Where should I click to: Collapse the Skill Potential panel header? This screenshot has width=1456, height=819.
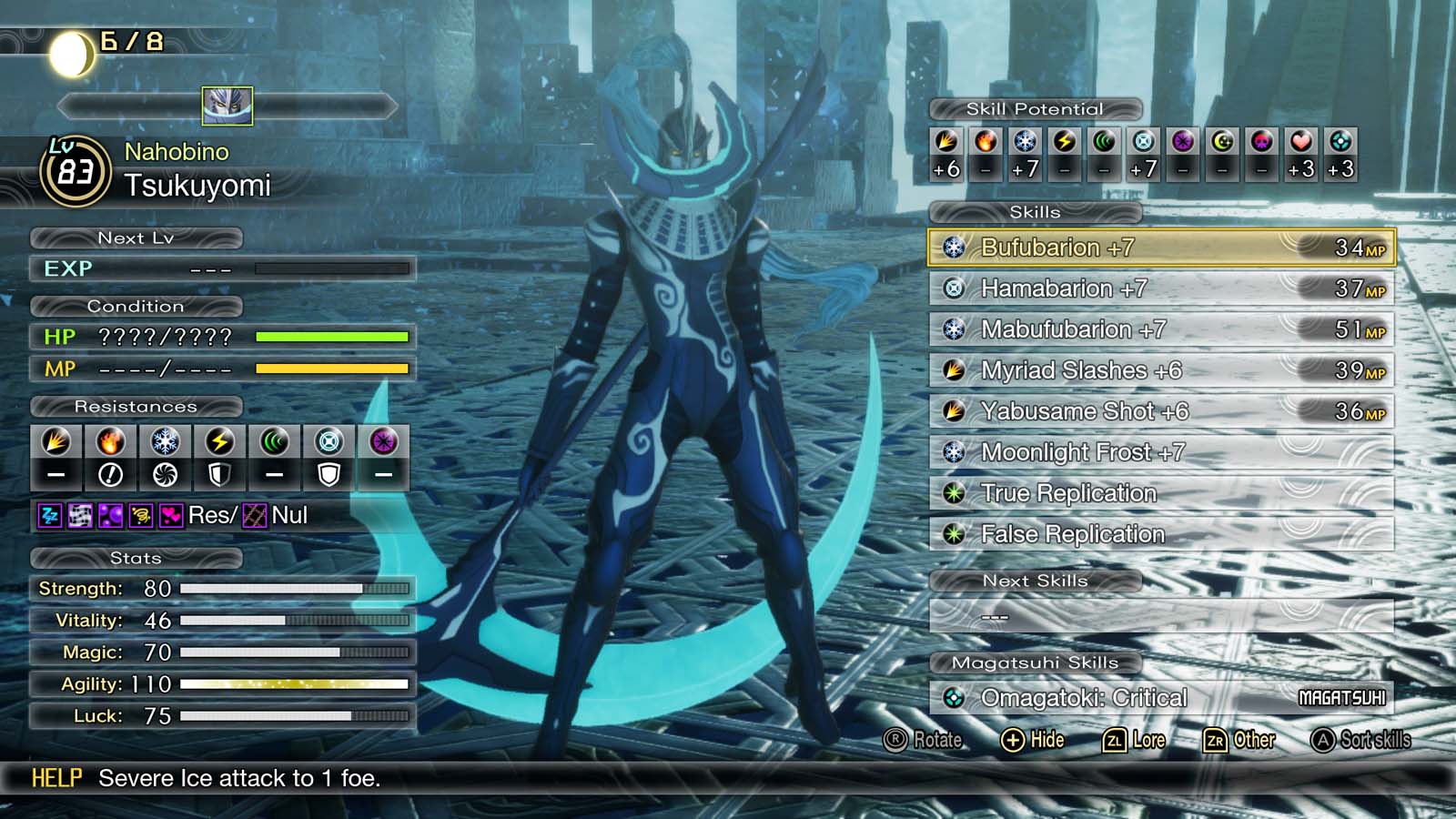click(1033, 107)
